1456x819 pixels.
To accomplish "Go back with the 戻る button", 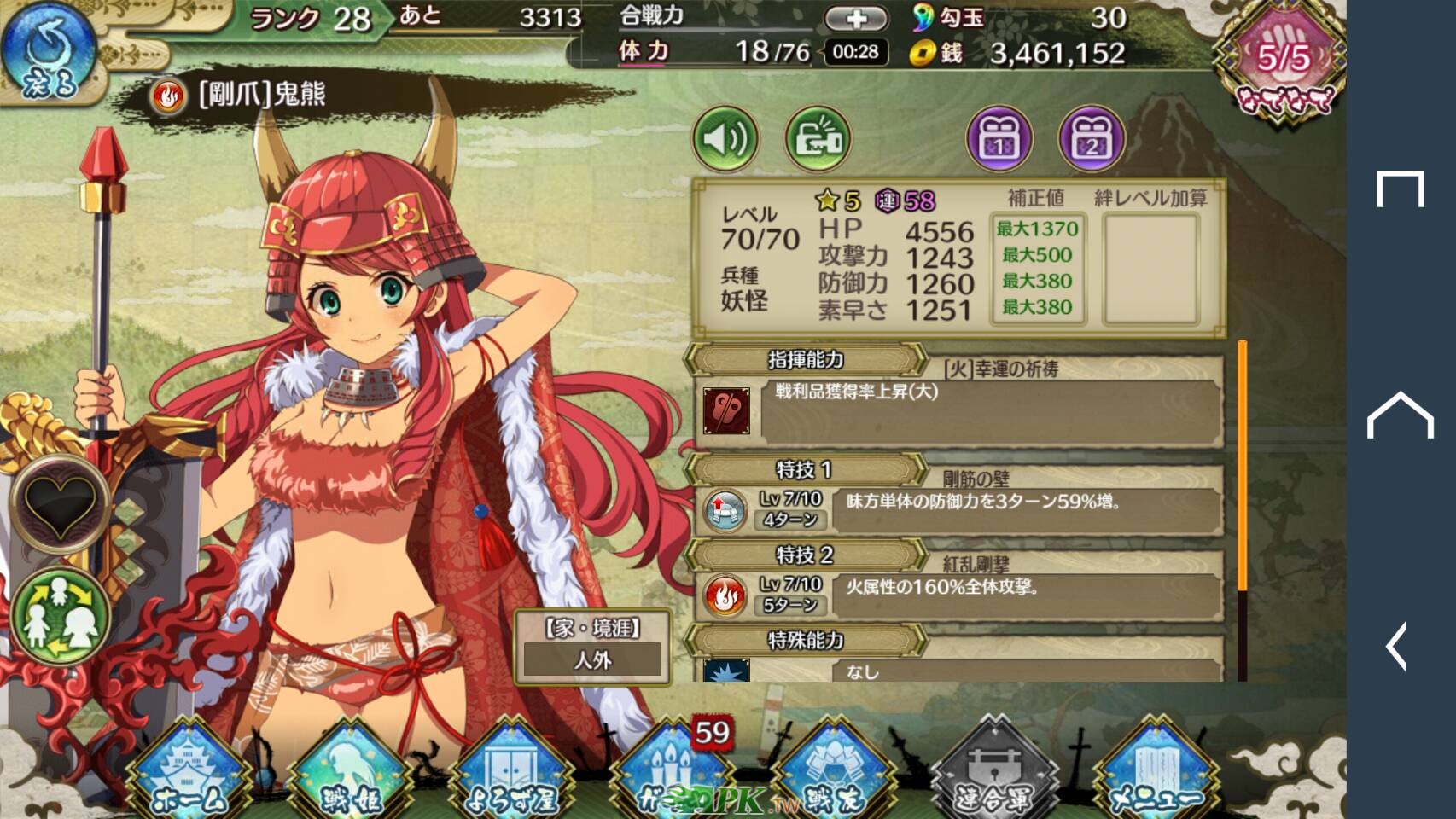I will pos(47,53).
